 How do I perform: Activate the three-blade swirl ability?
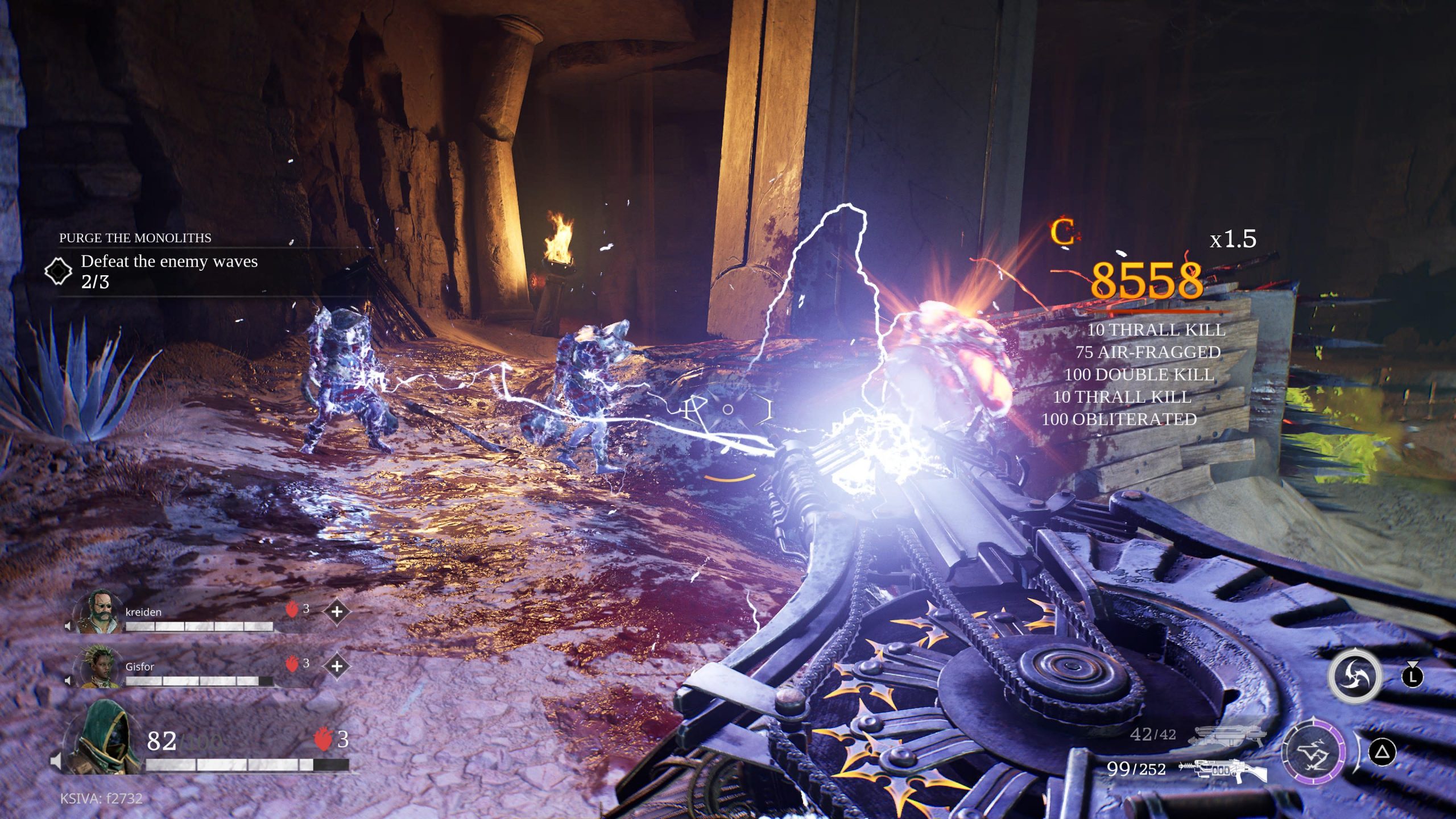pyautogui.click(x=1354, y=677)
